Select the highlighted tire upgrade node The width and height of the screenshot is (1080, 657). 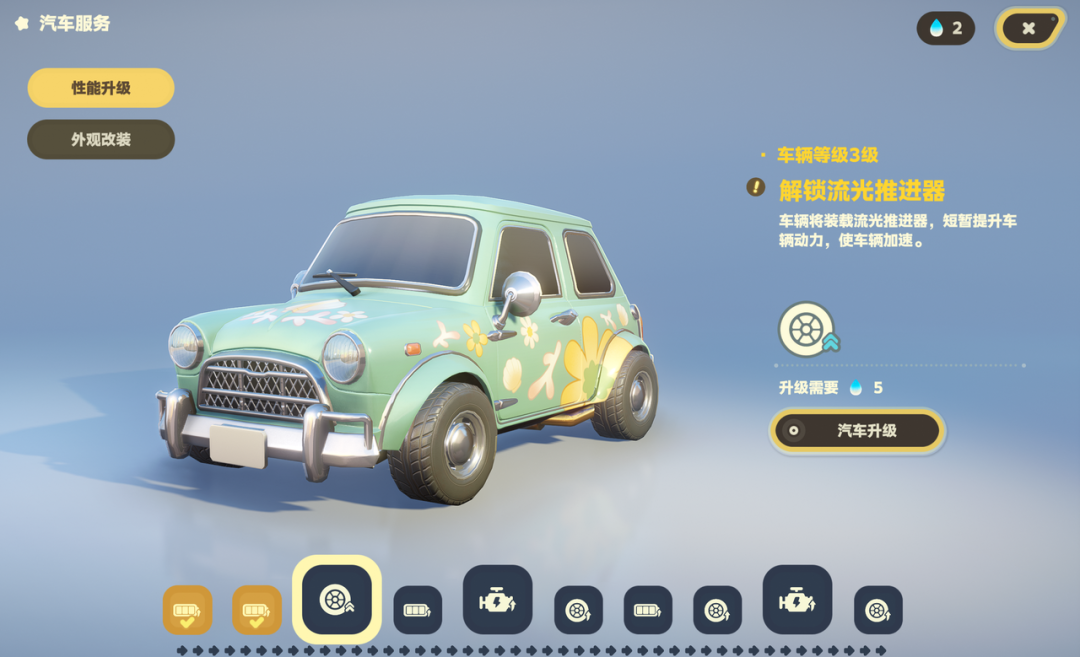(337, 599)
